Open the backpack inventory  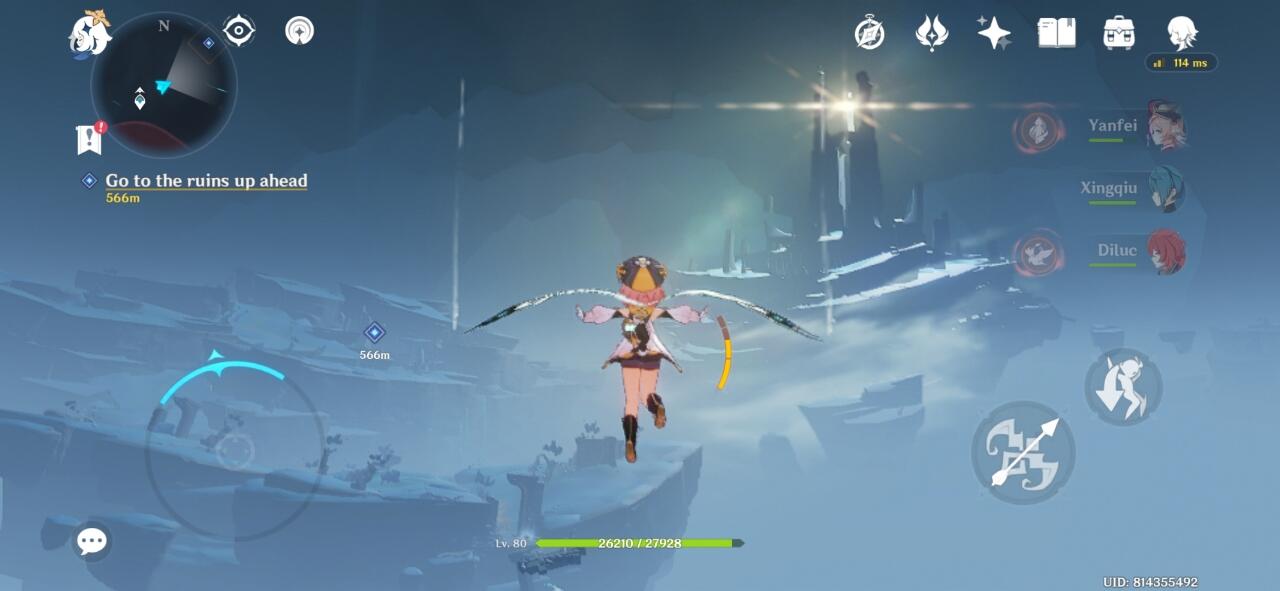pos(1118,33)
